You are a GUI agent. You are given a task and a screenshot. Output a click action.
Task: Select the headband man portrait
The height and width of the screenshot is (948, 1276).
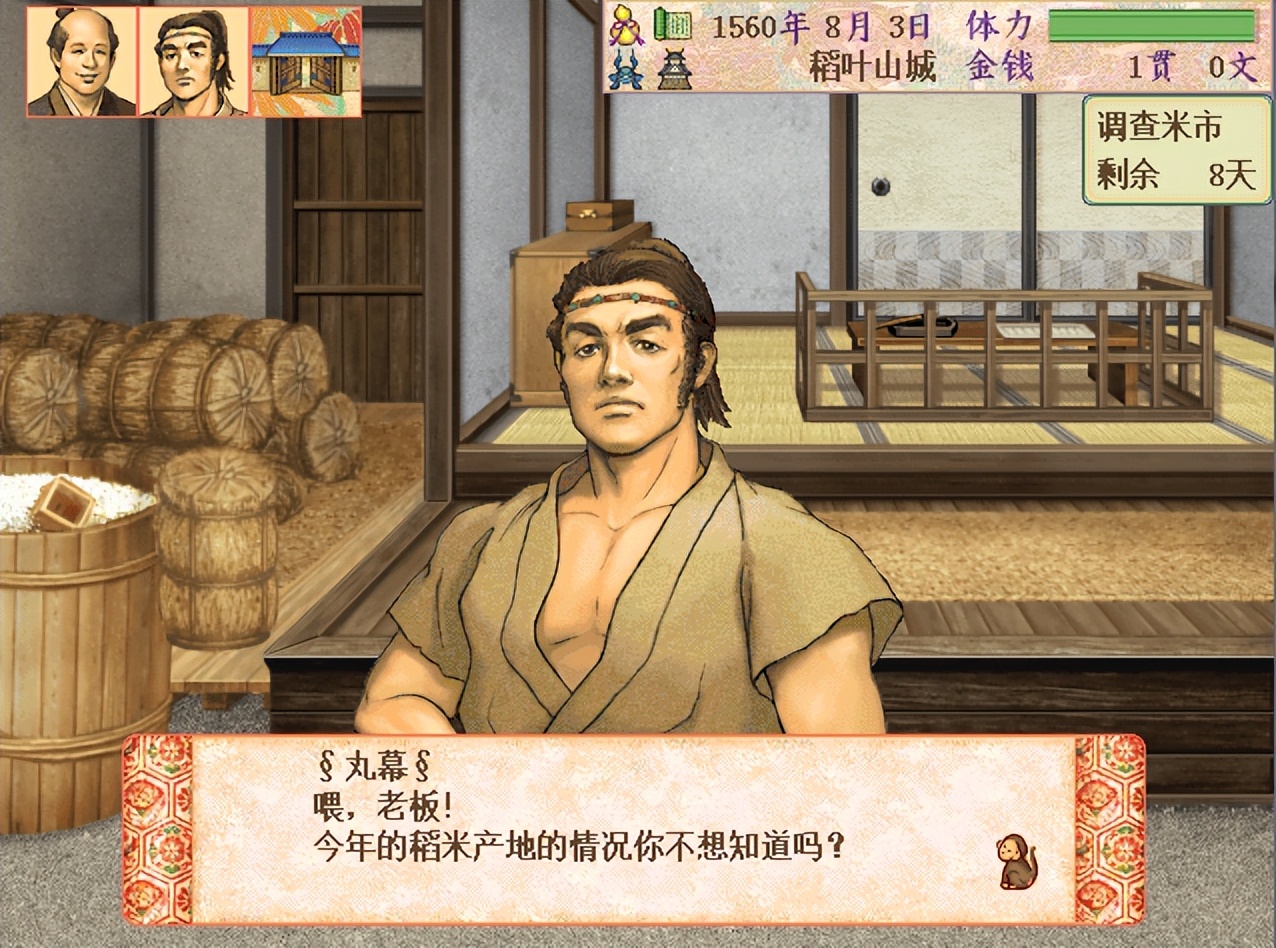click(x=194, y=61)
